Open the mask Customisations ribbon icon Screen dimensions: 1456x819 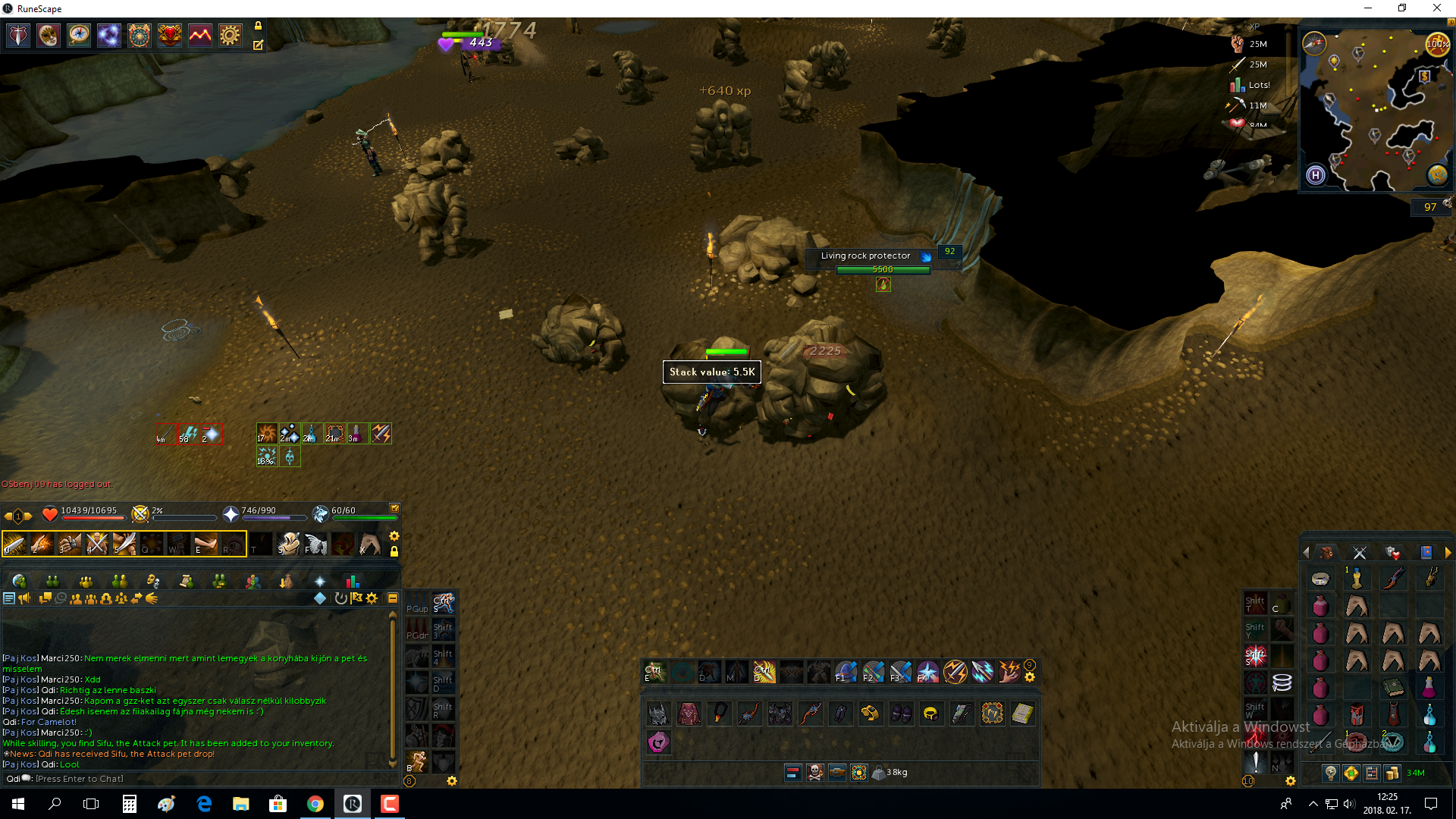[x=49, y=36]
